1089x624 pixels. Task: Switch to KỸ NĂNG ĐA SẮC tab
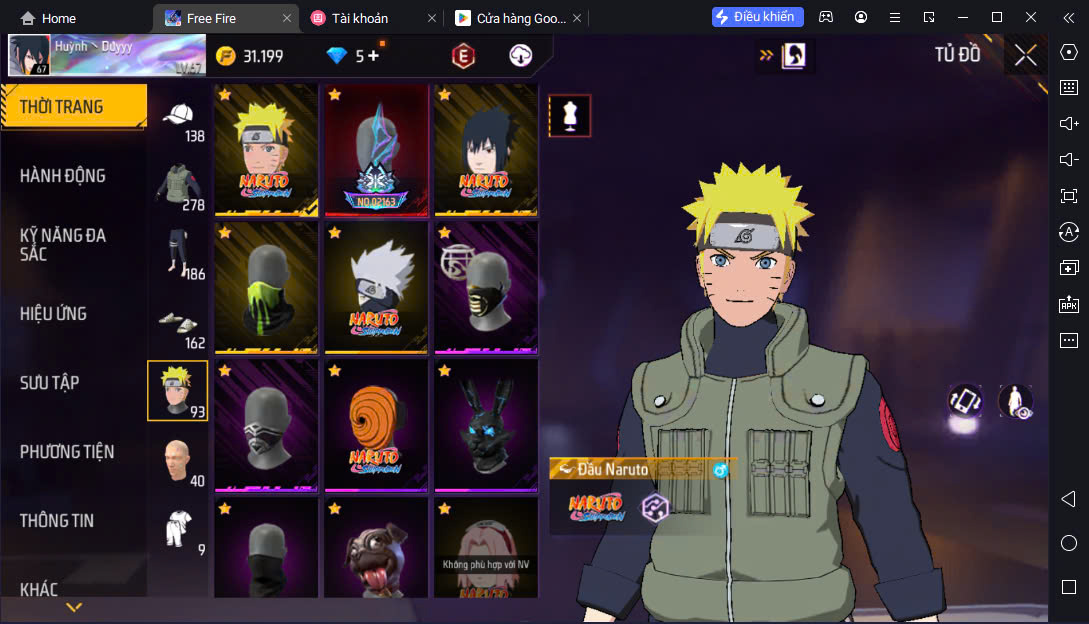[63, 244]
